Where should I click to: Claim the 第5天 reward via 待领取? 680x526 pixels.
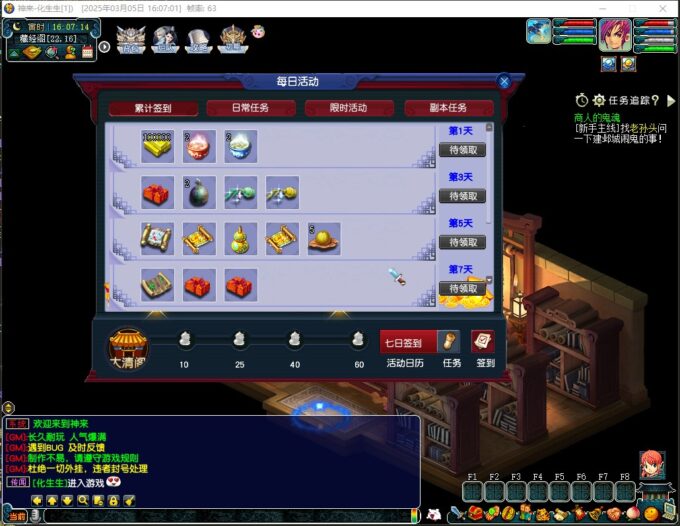[x=461, y=242]
